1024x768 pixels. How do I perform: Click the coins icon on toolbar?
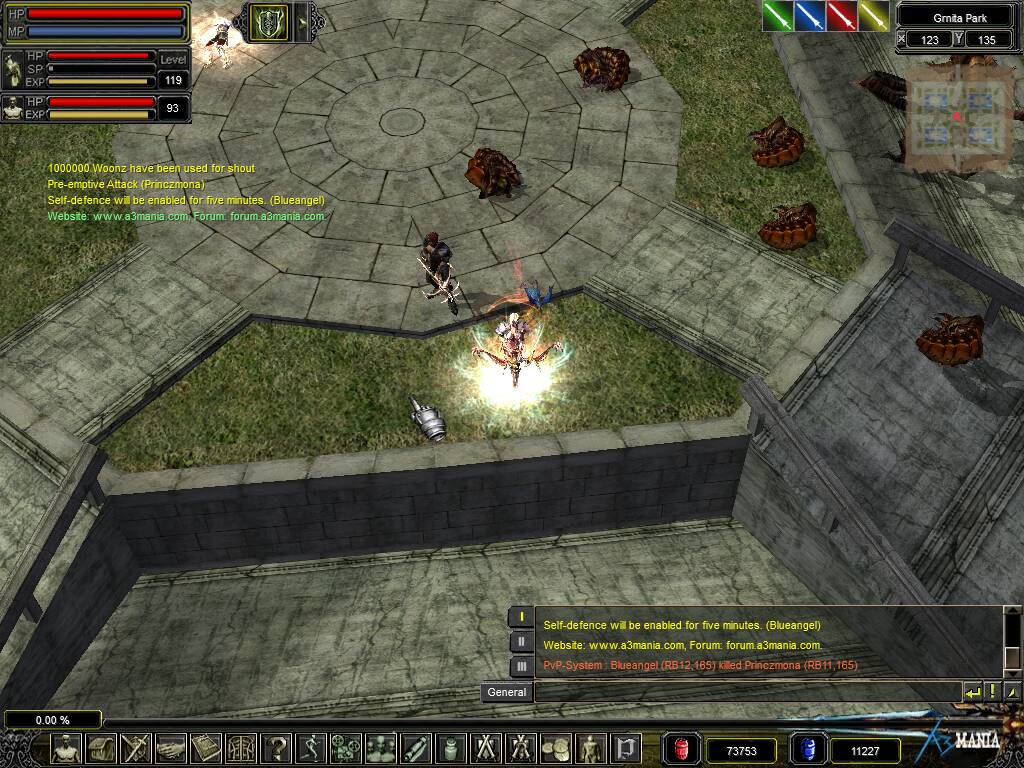[555, 748]
